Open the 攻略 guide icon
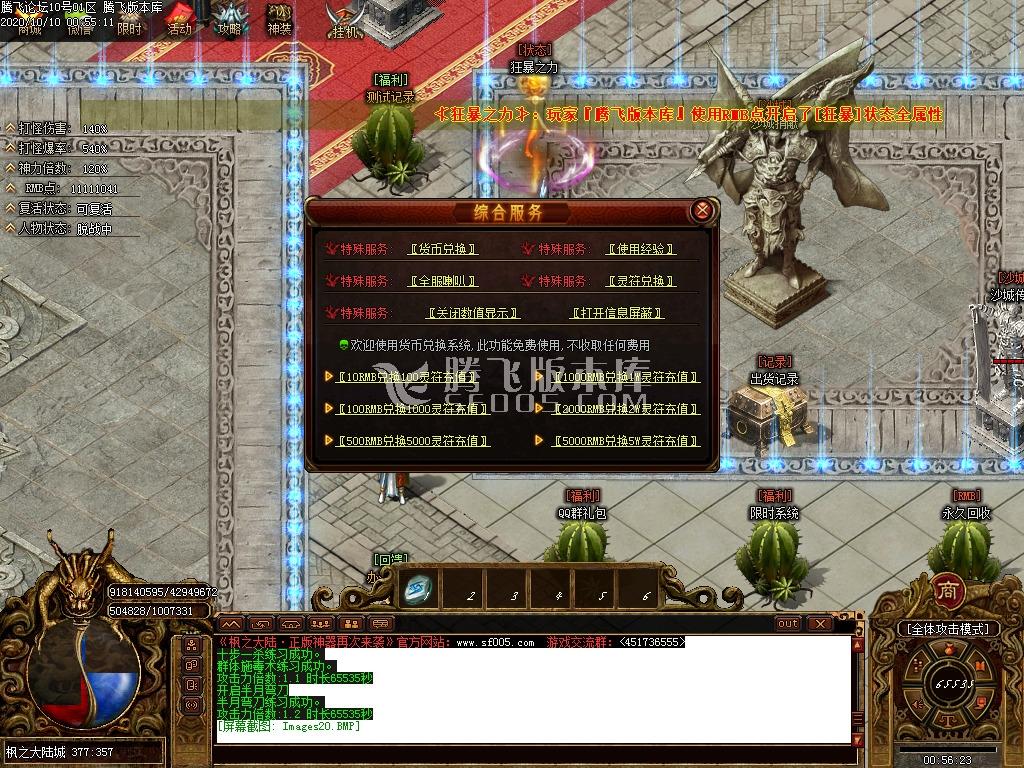 (x=230, y=19)
